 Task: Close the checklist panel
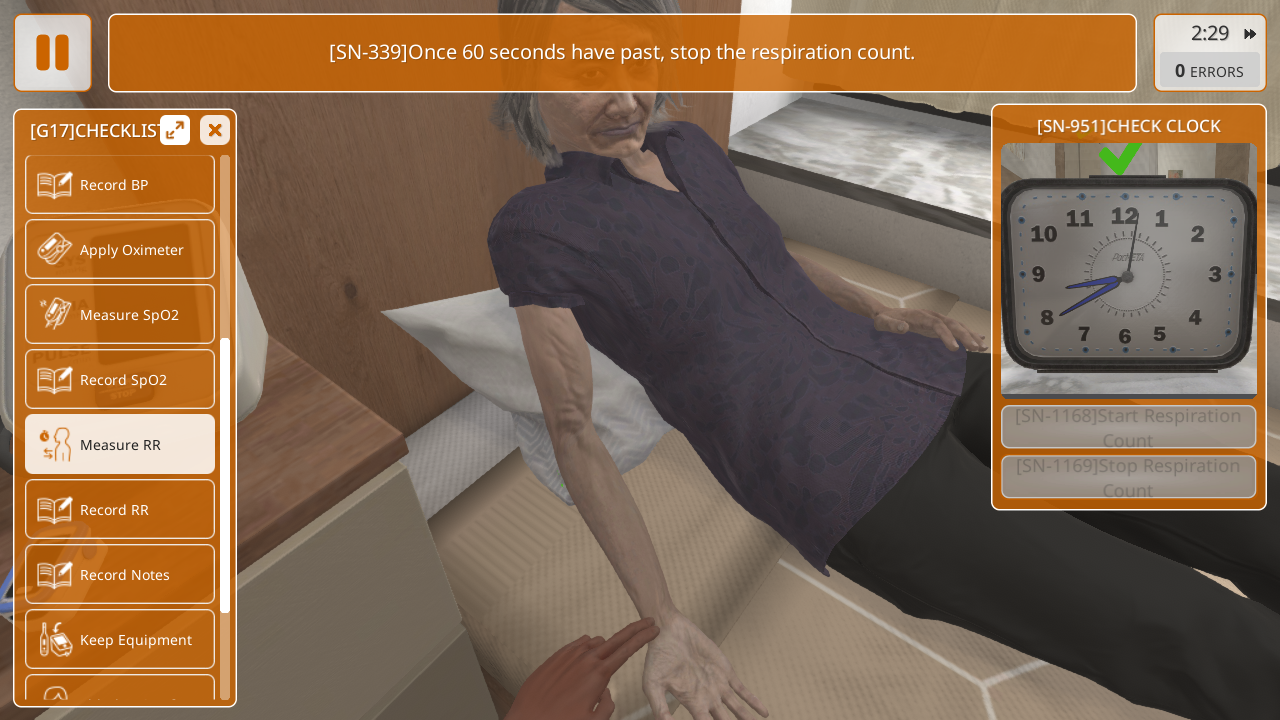pyautogui.click(x=215, y=130)
